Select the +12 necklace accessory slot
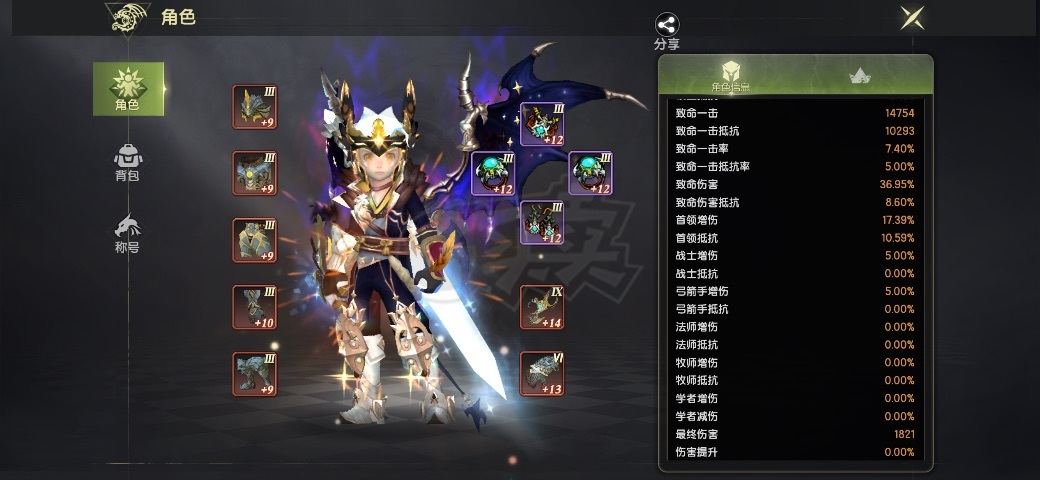Image resolution: width=1040 pixels, height=480 pixels. 543,123
